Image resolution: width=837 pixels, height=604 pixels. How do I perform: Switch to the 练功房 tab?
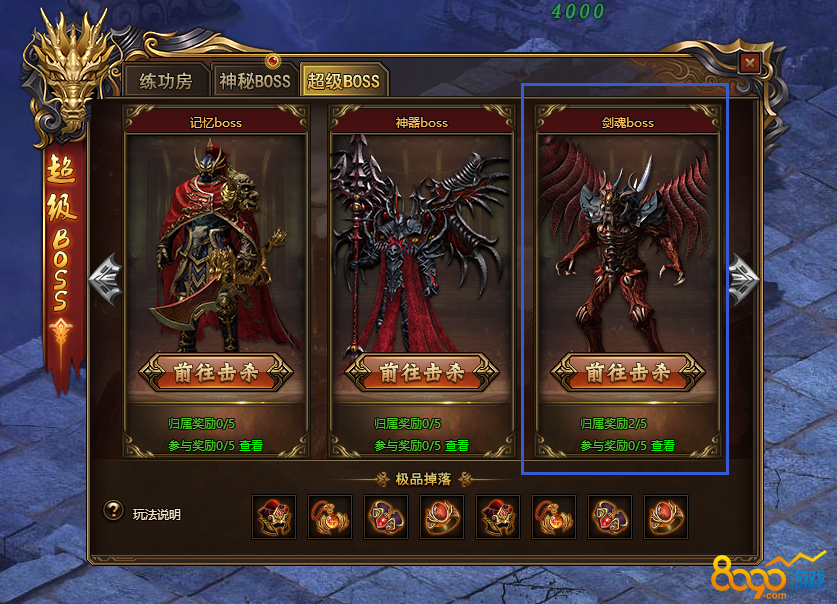pos(167,81)
